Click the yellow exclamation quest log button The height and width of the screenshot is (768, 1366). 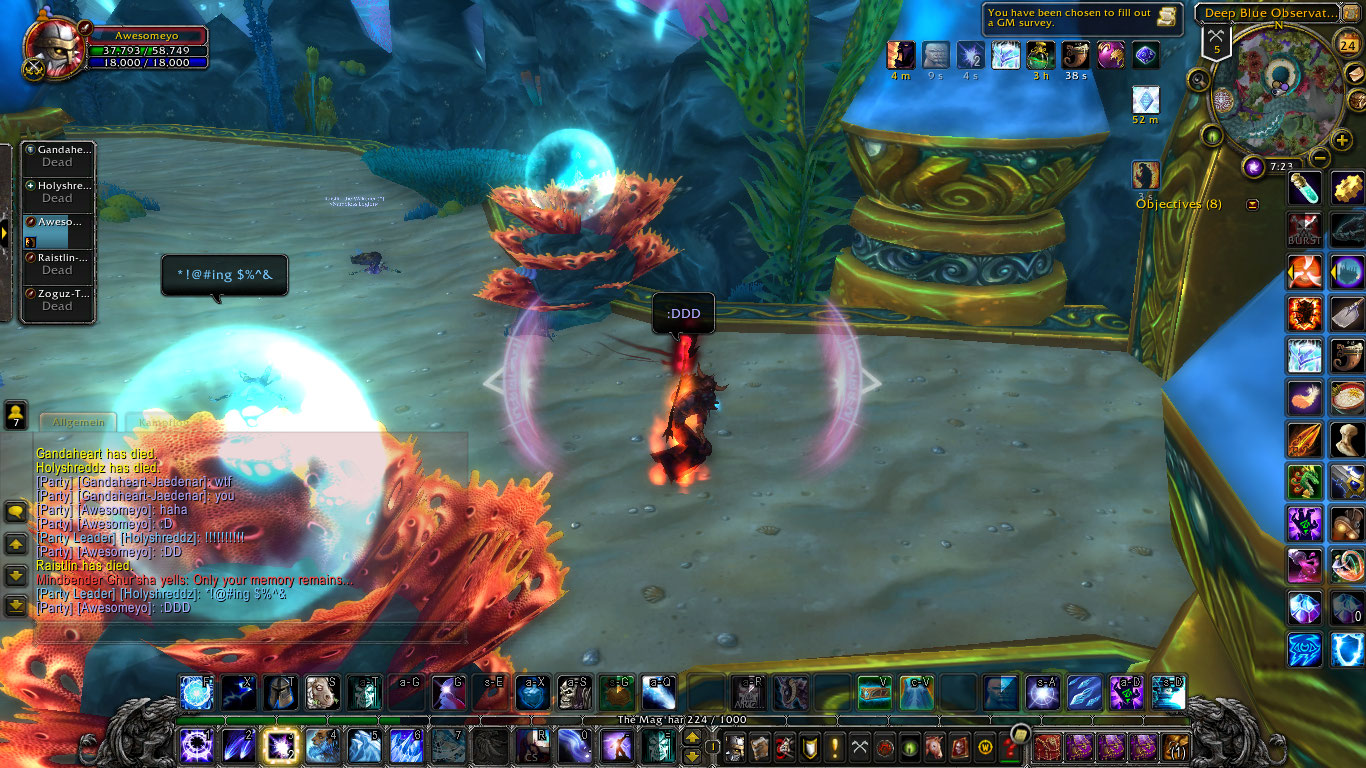click(835, 747)
